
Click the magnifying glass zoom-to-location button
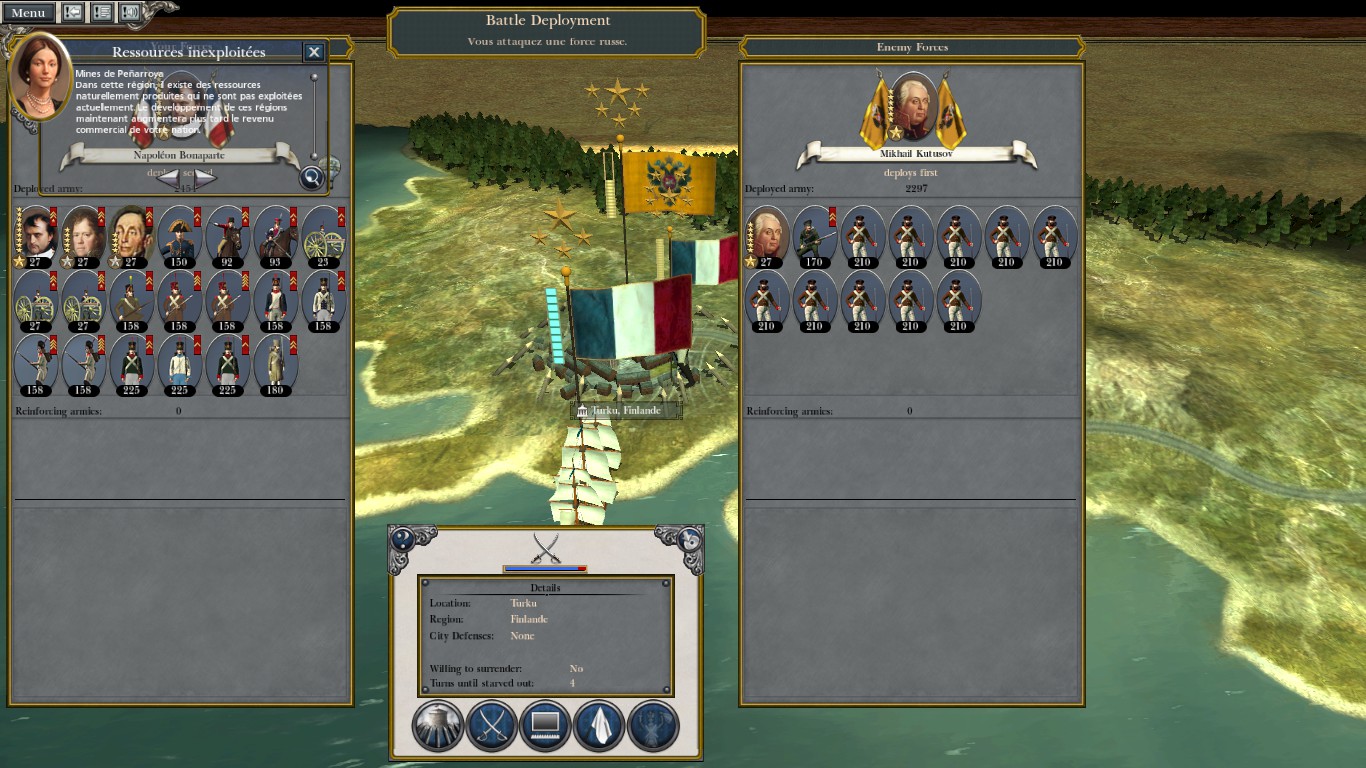[312, 178]
